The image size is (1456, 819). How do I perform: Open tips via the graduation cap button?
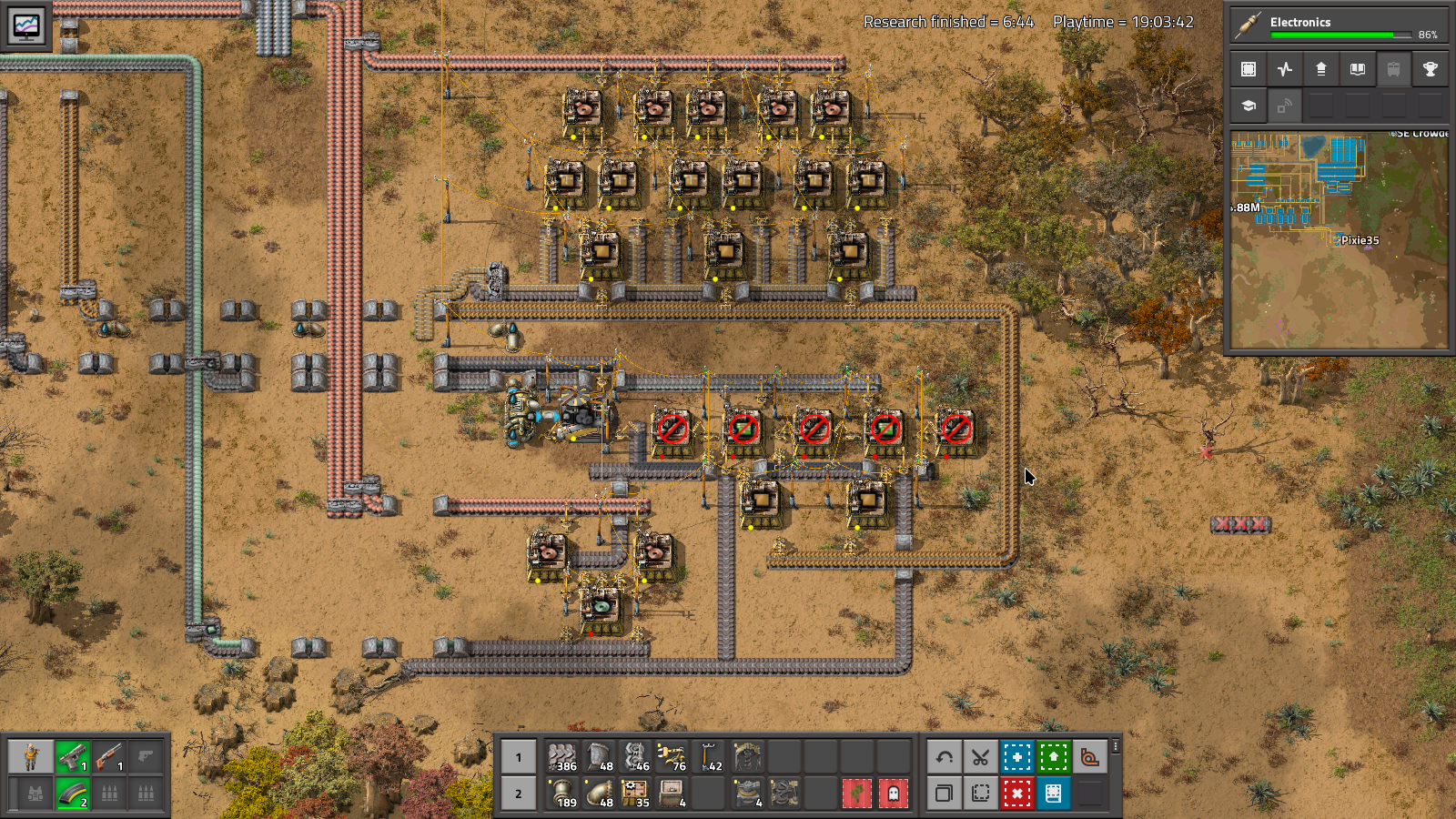(x=1249, y=106)
